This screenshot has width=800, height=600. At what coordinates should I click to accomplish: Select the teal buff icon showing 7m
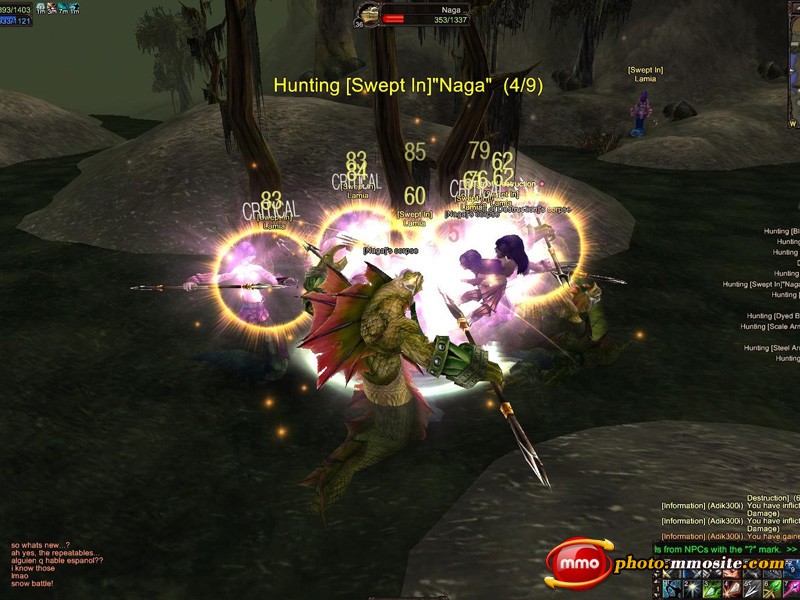pos(64,8)
